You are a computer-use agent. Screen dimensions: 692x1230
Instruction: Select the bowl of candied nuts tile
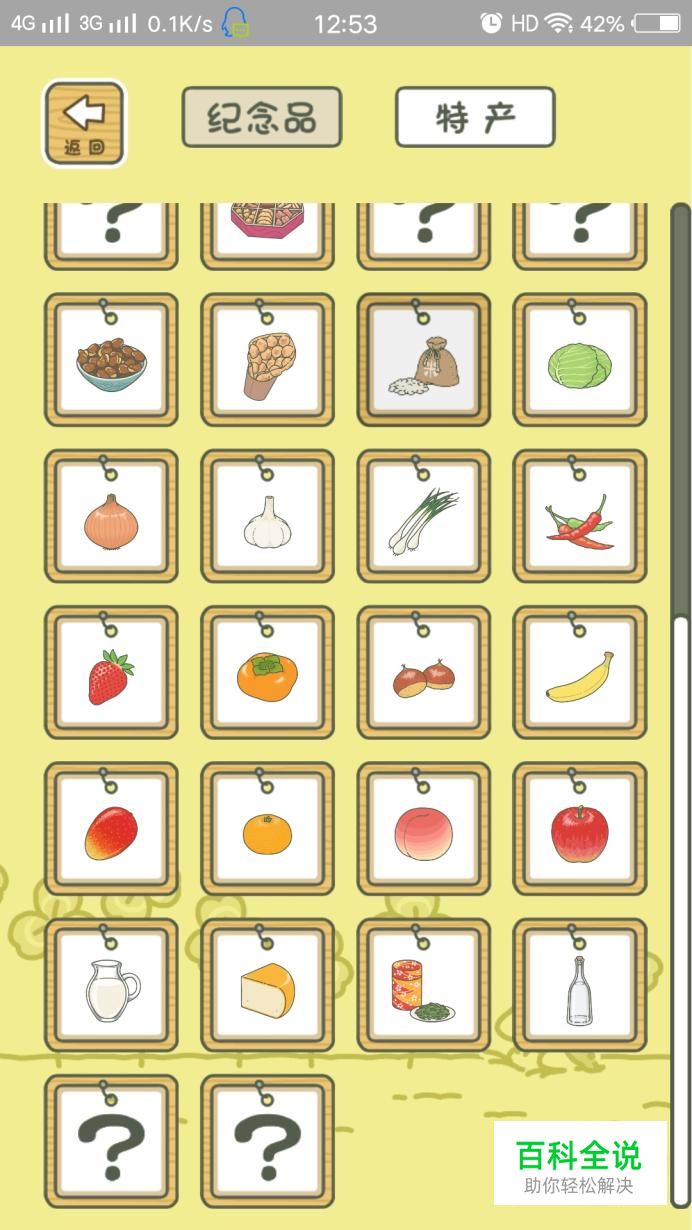111,361
